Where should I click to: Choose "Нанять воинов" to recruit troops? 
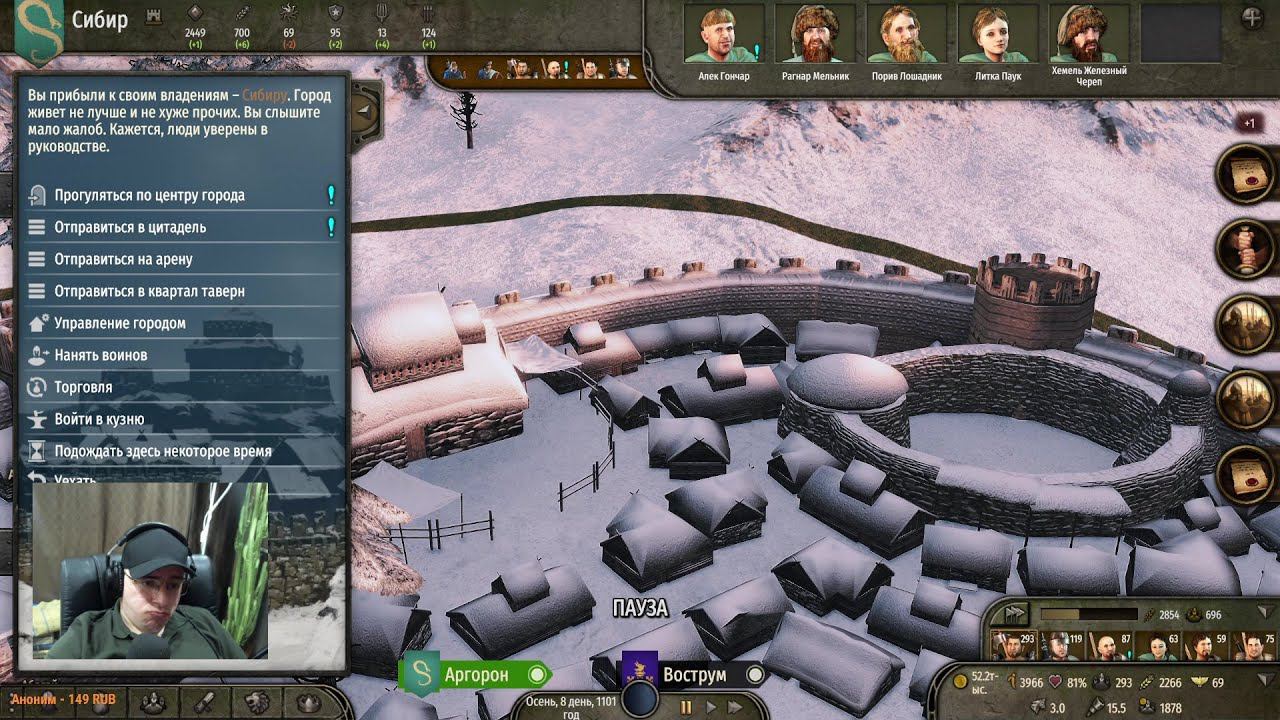pyautogui.click(x=100, y=355)
